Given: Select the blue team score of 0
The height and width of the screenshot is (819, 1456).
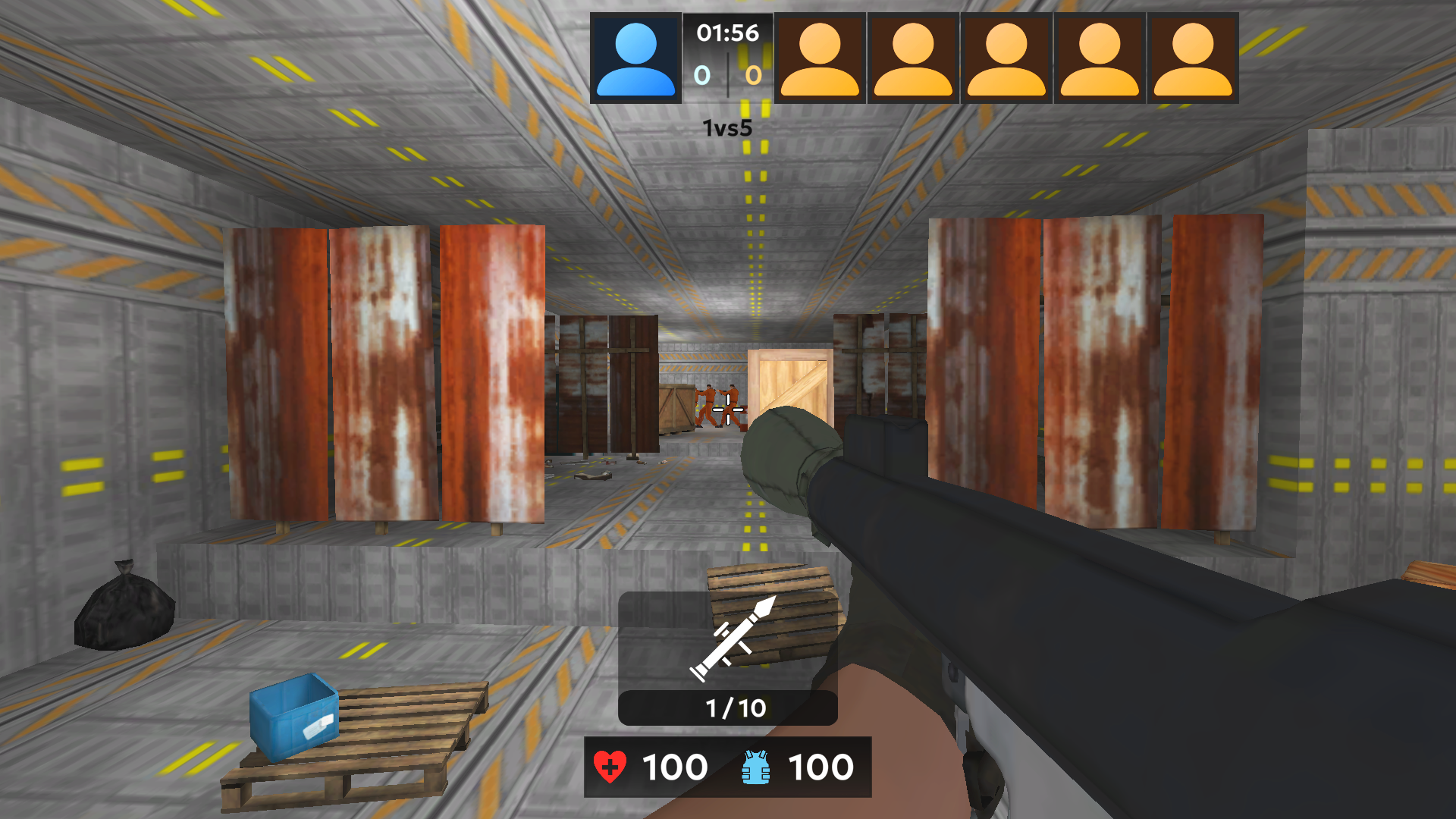Looking at the screenshot, I should 701,76.
